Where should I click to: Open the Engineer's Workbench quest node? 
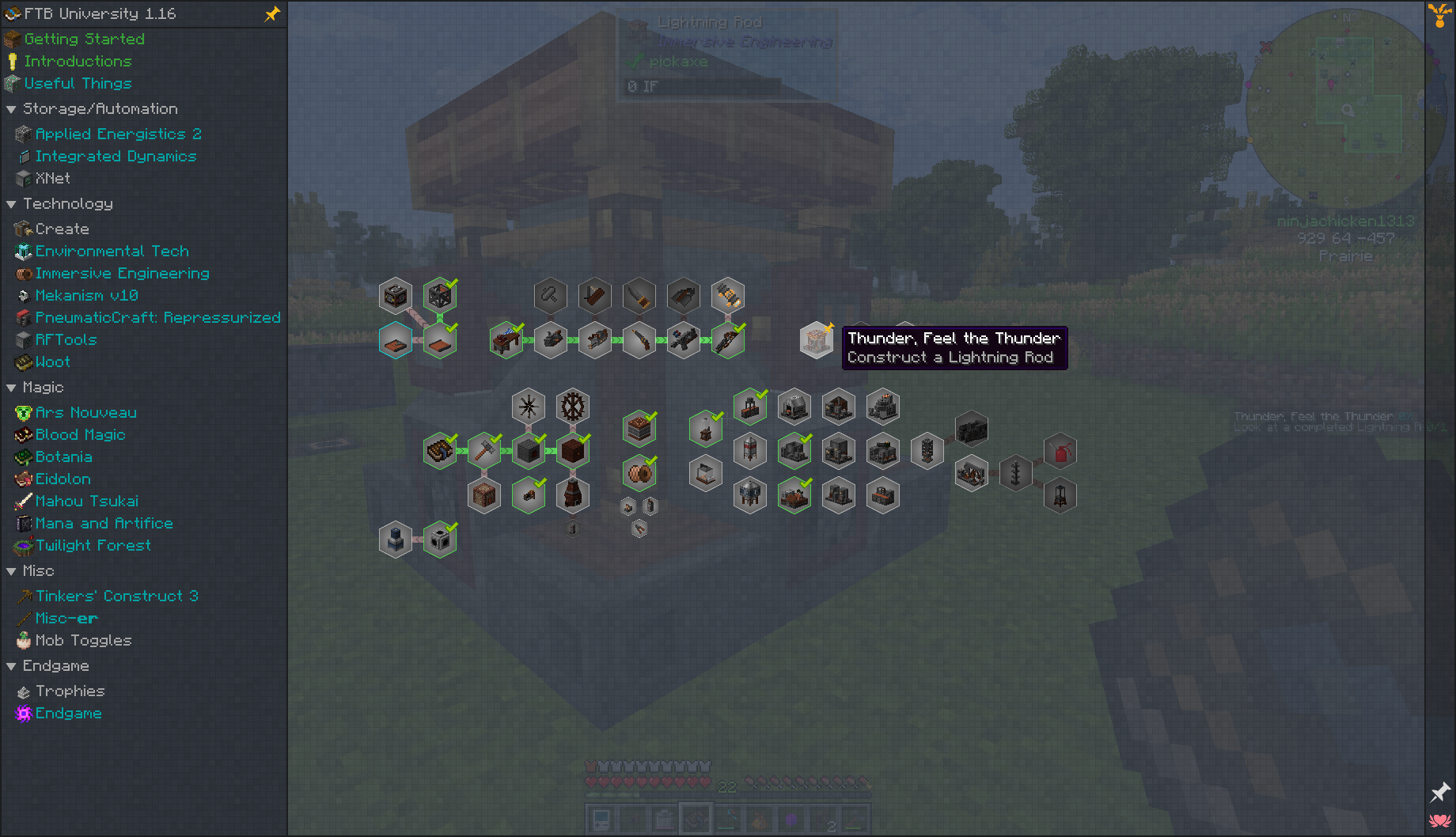tap(506, 339)
